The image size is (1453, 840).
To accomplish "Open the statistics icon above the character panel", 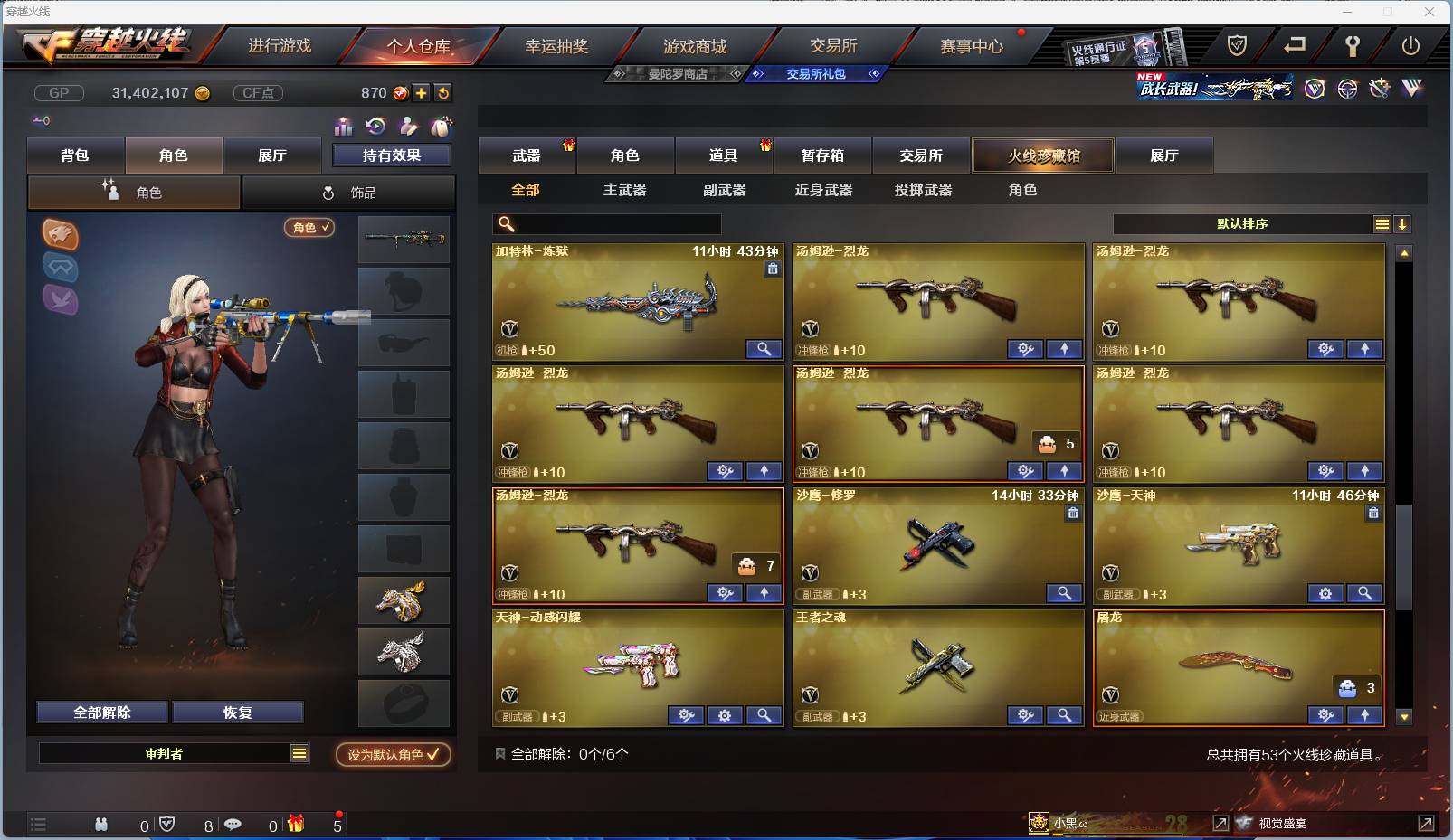I will (344, 127).
